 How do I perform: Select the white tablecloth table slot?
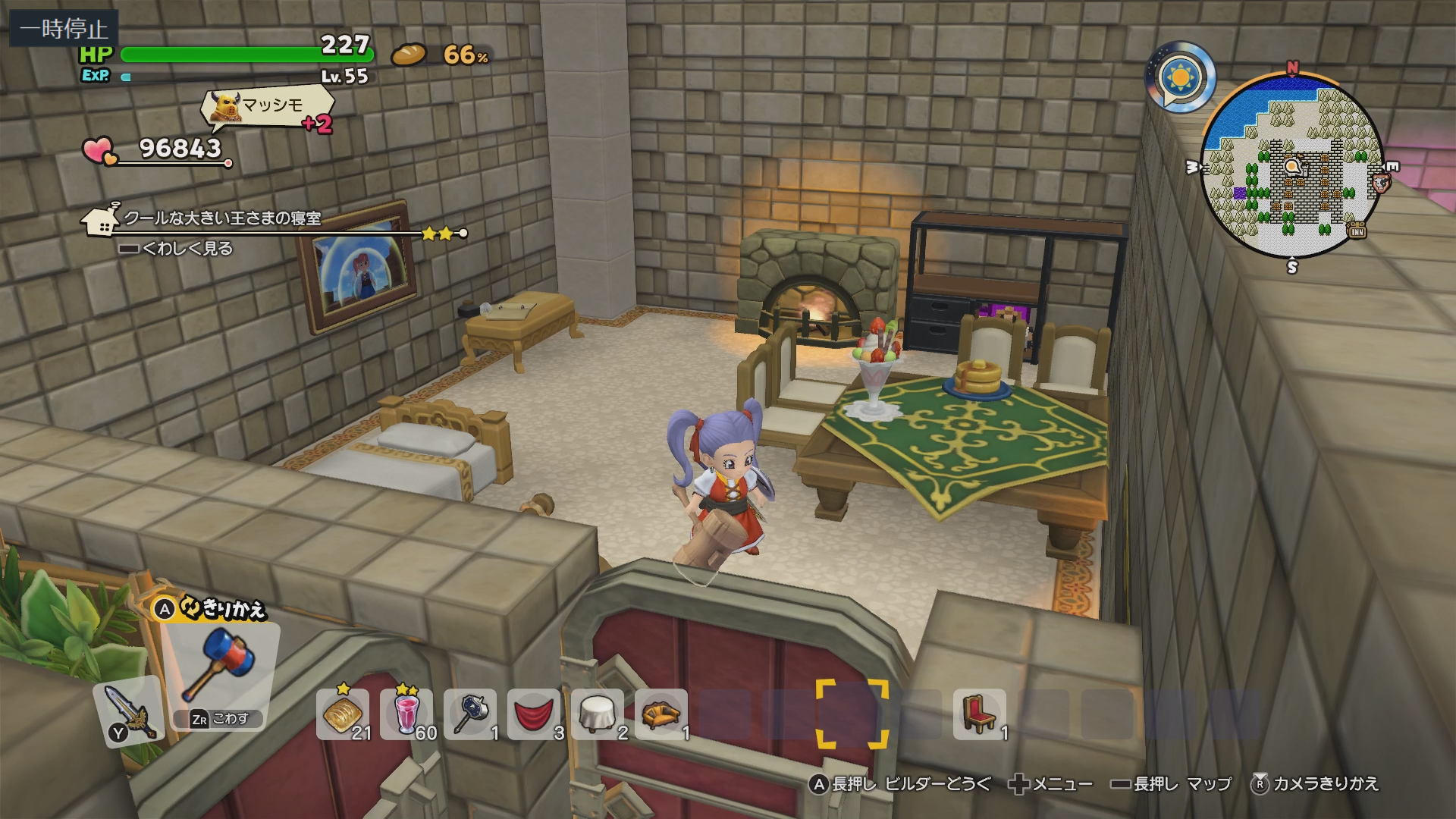point(598,714)
